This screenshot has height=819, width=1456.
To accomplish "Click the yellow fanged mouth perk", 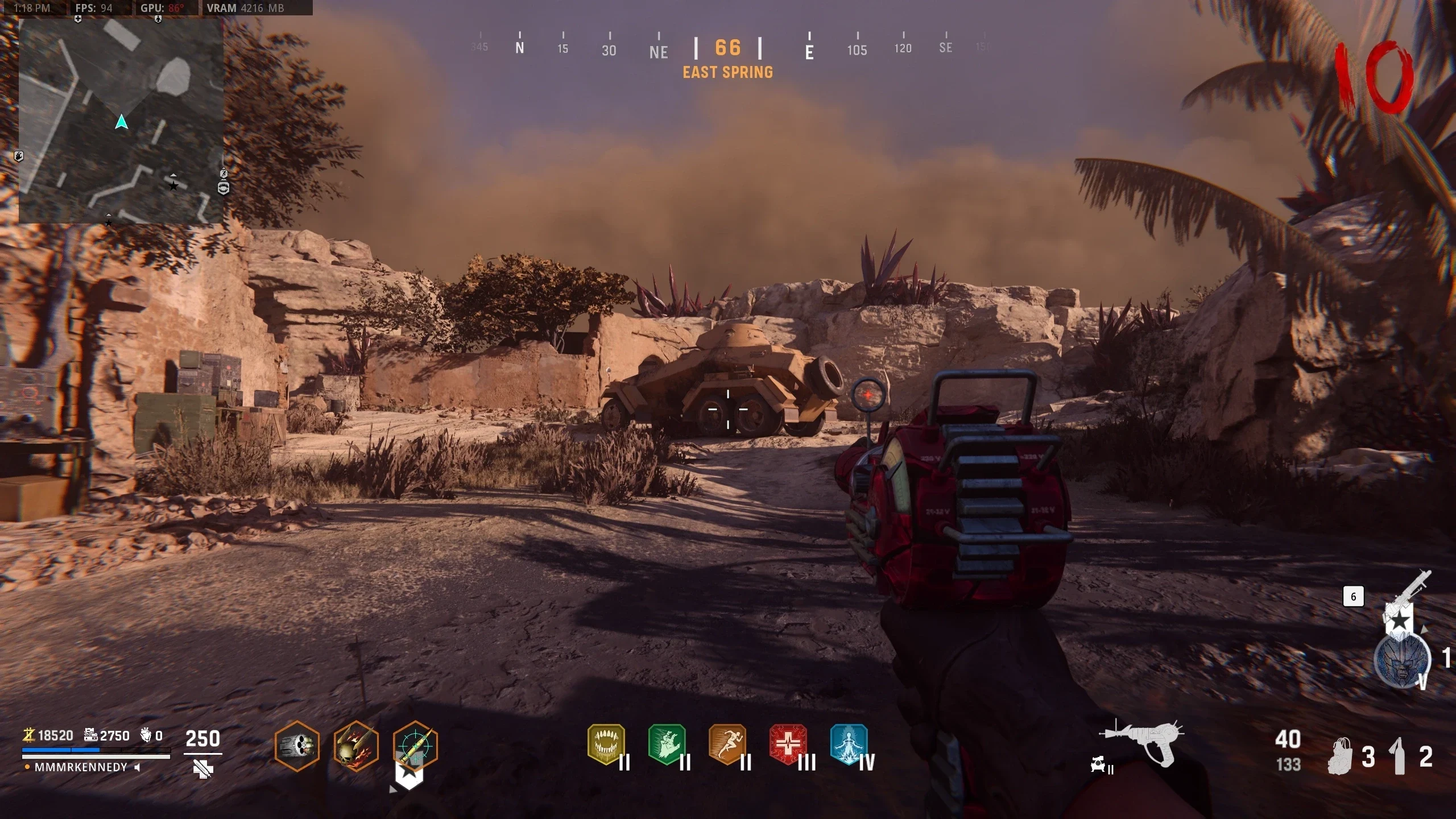I will (606, 744).
